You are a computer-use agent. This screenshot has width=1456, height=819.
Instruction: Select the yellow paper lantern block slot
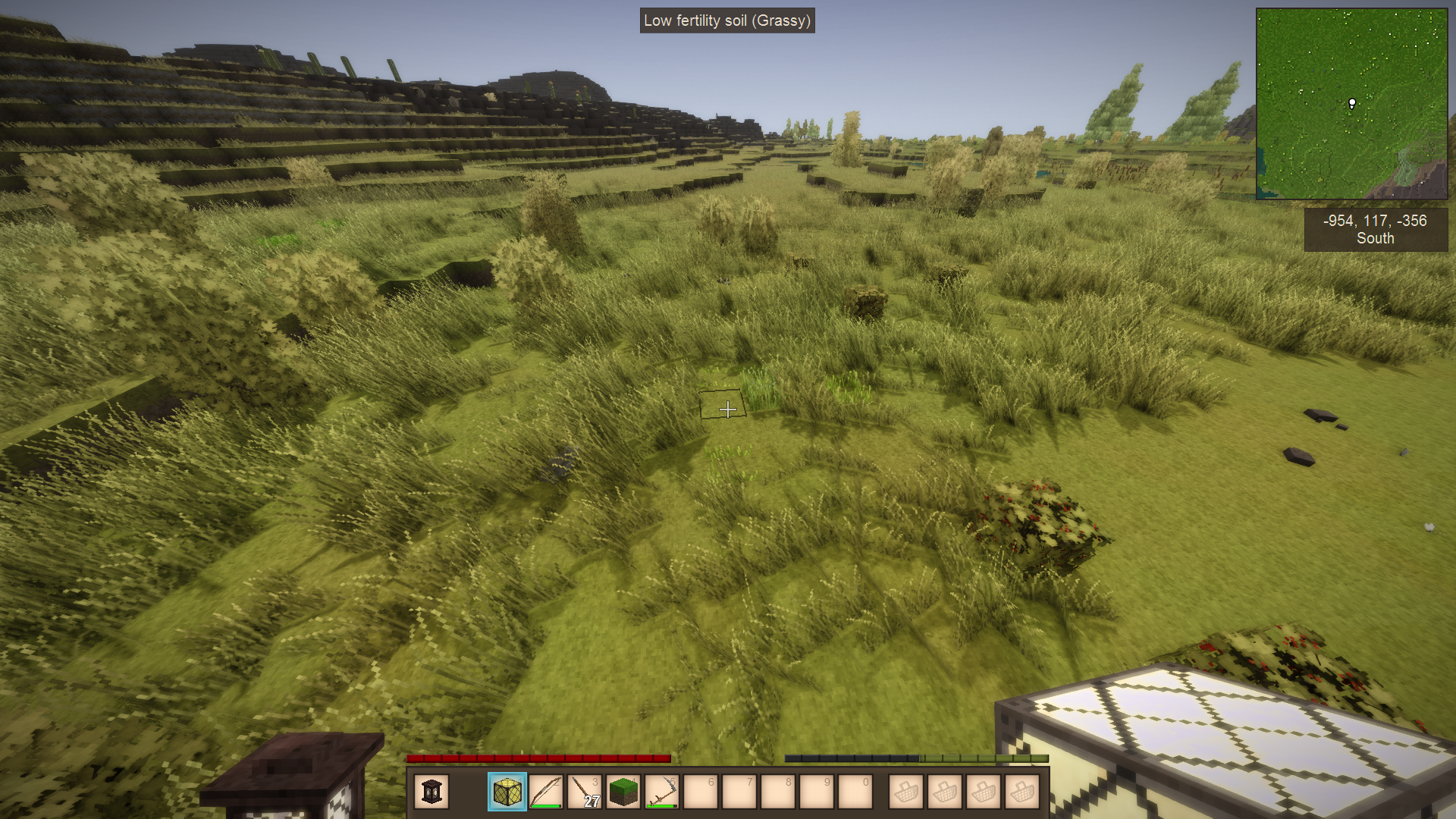(507, 792)
